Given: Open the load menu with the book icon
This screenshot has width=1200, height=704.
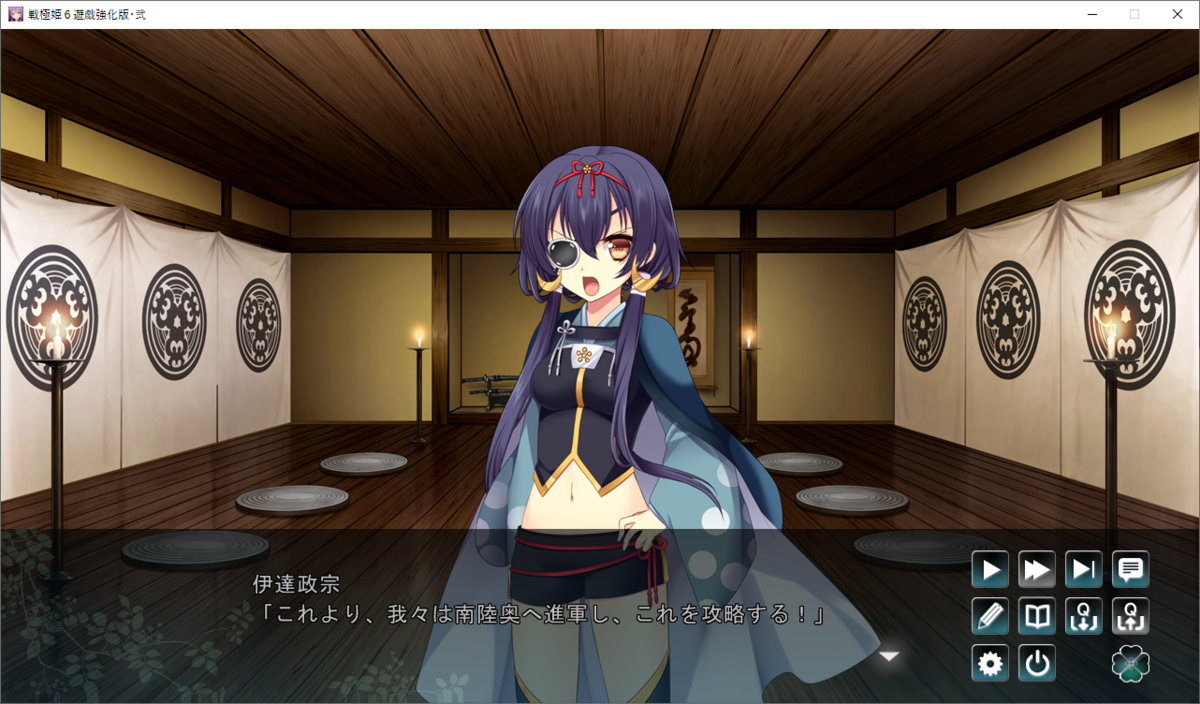Looking at the screenshot, I should (x=1037, y=616).
